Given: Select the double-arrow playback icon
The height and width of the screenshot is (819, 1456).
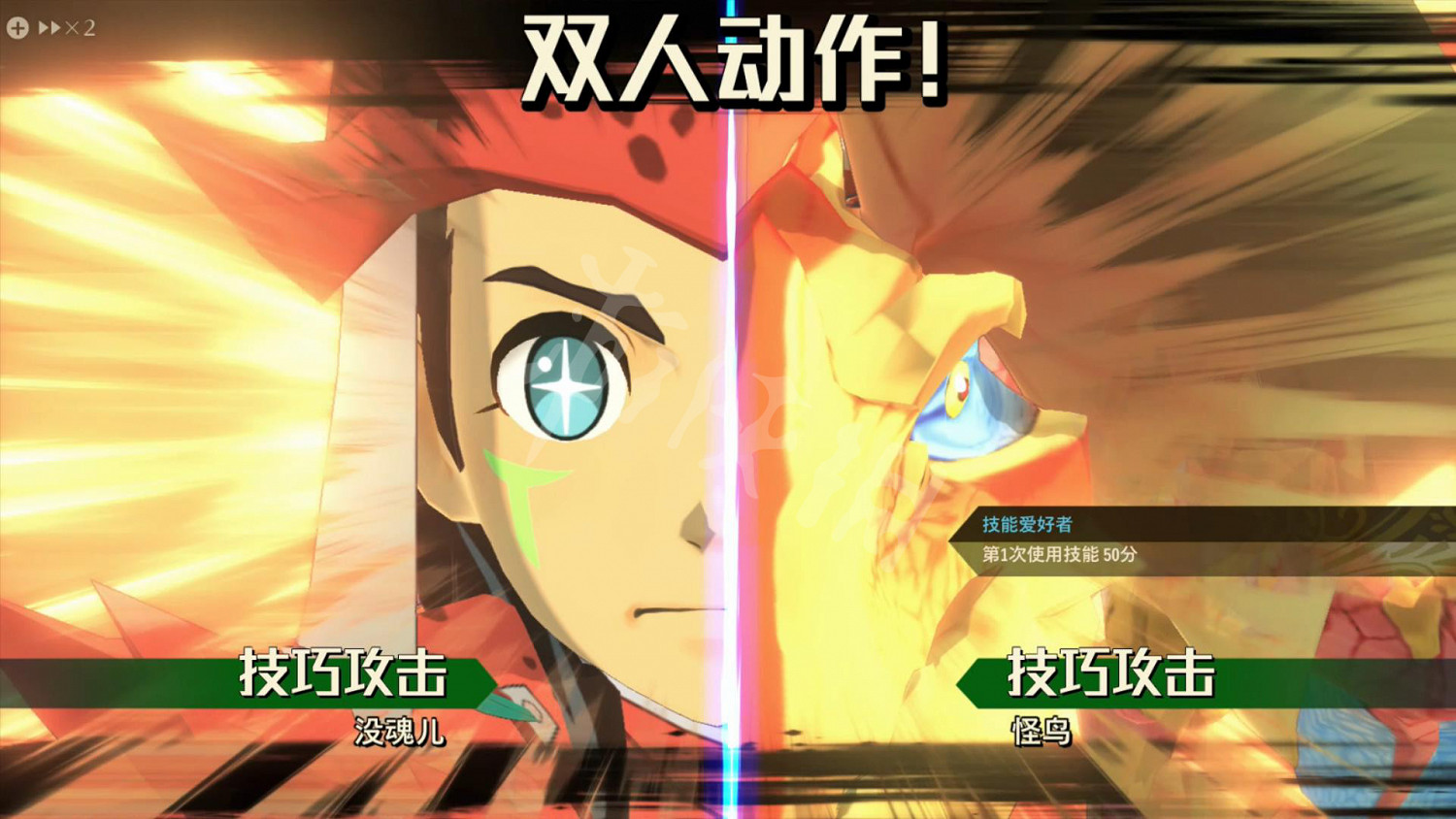Looking at the screenshot, I should pyautogui.click(x=47, y=27).
